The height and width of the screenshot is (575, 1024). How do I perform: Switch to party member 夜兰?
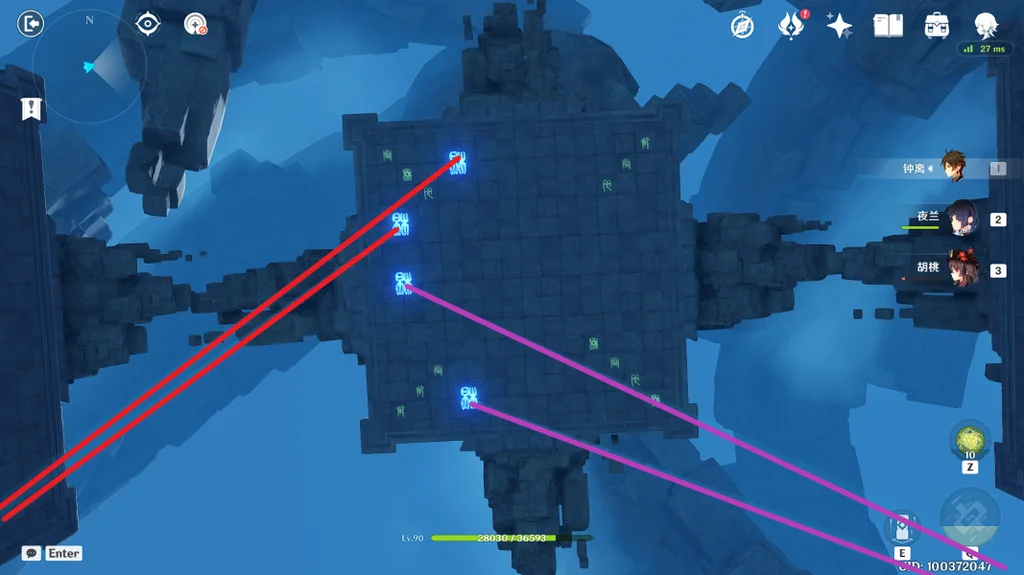(961, 219)
